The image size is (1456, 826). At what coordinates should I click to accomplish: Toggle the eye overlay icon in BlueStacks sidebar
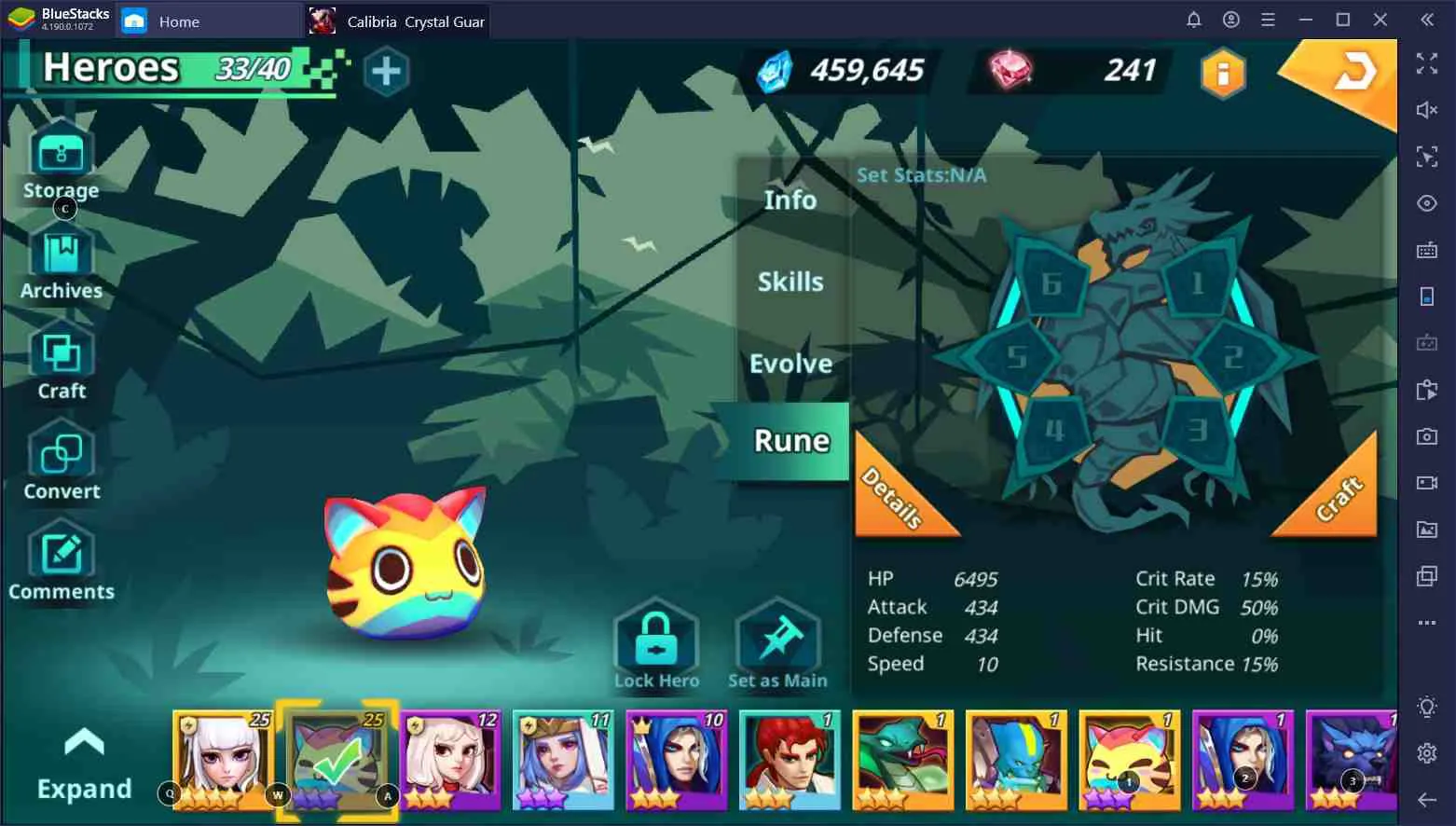click(1427, 203)
